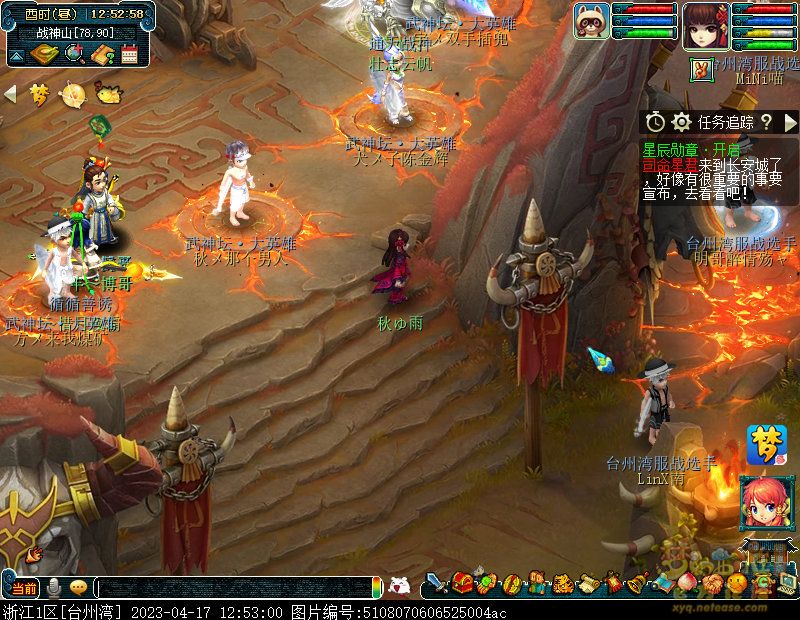This screenshot has width=800, height=620.
Task: Select the raccoon pet portrait
Action: pos(591,21)
